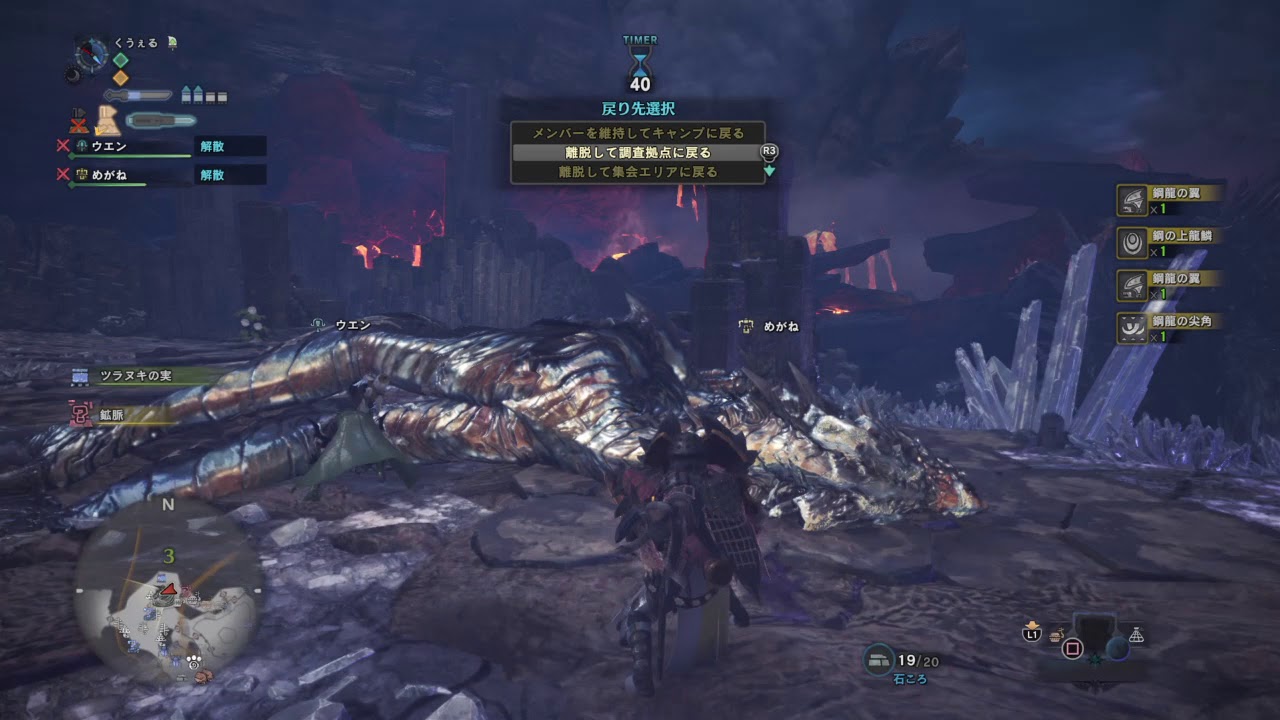Open the circular minimap
The image size is (1280, 720).
pos(167,590)
